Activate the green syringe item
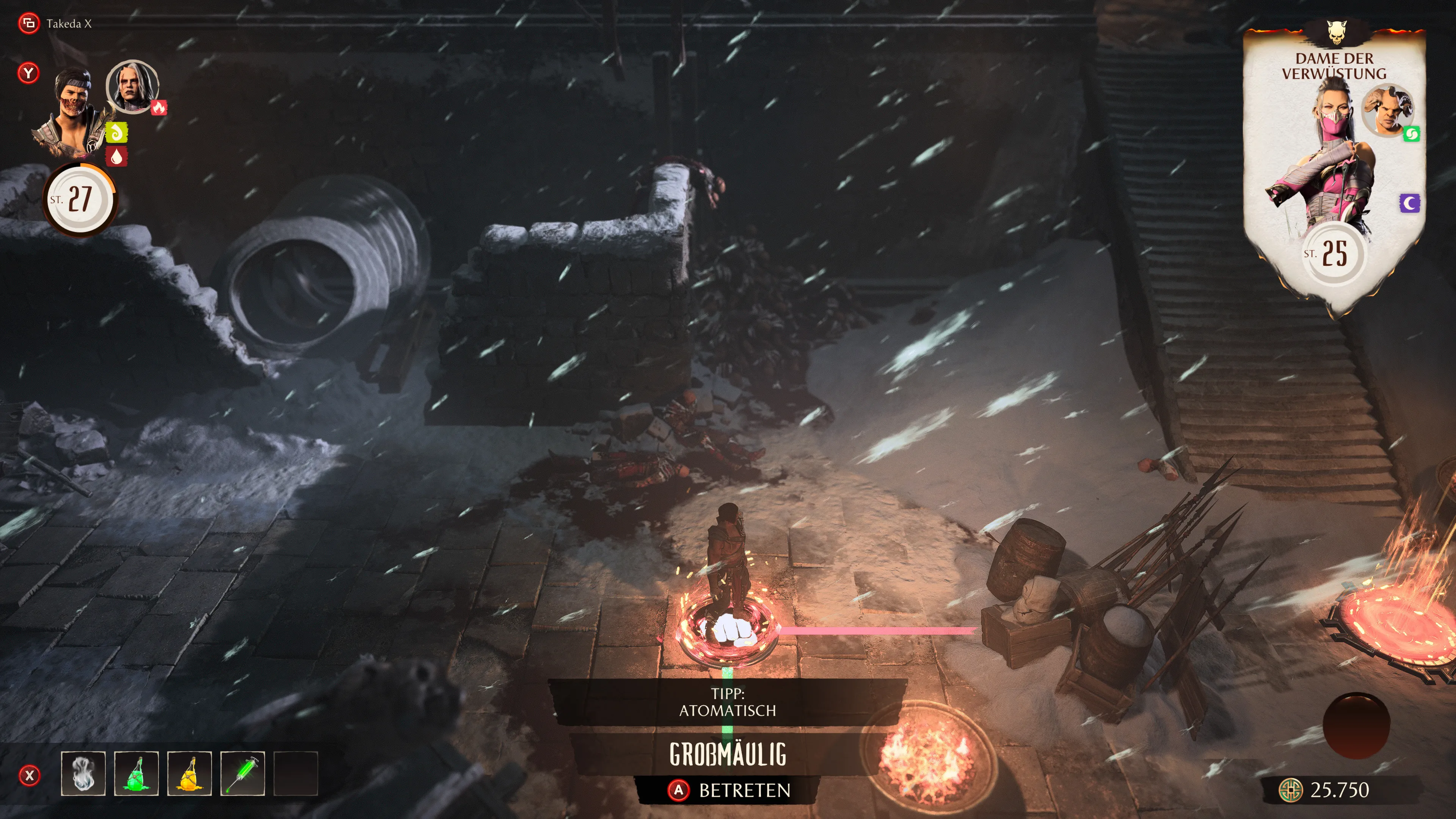 tap(243, 774)
